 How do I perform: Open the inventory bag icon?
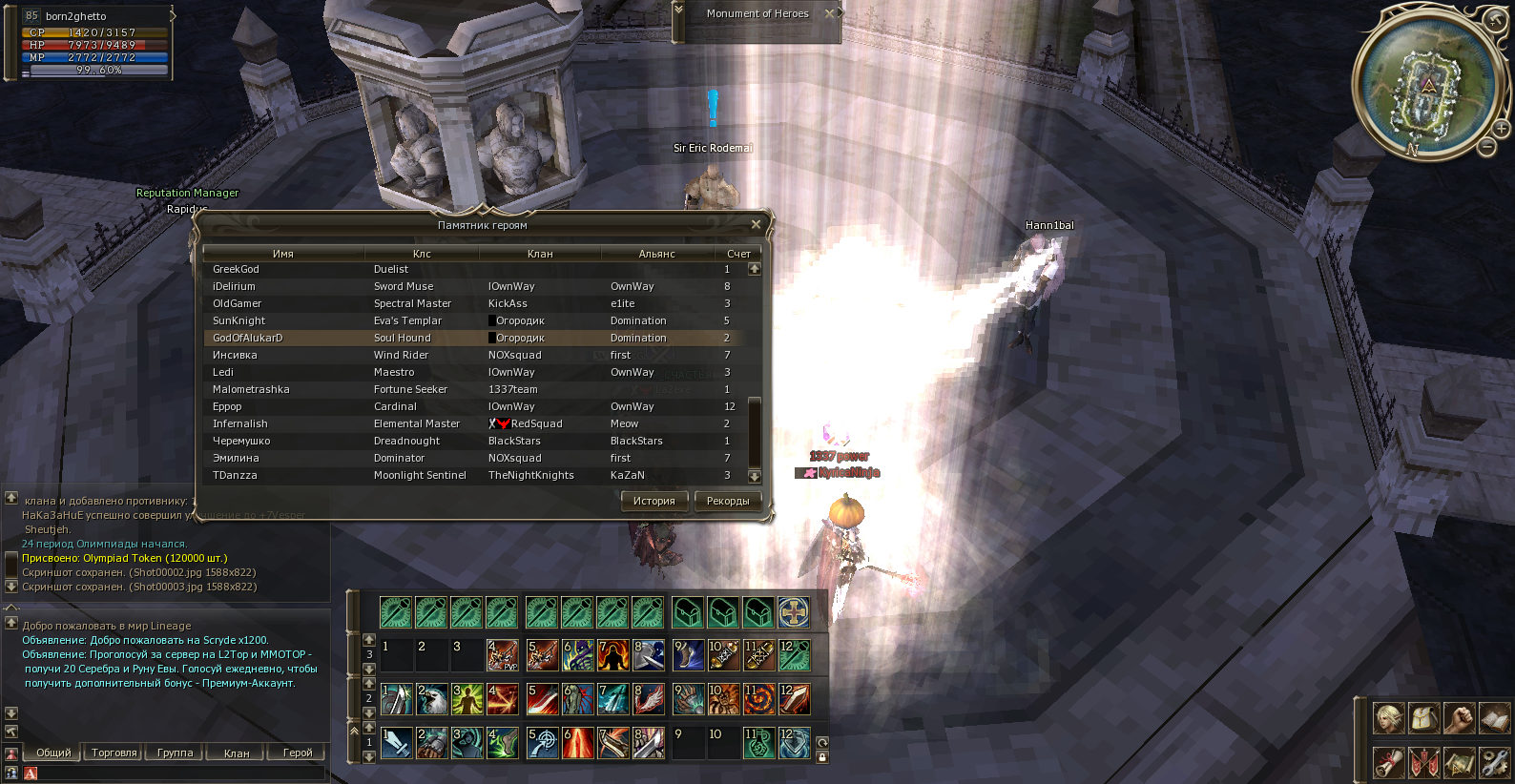click(1422, 717)
